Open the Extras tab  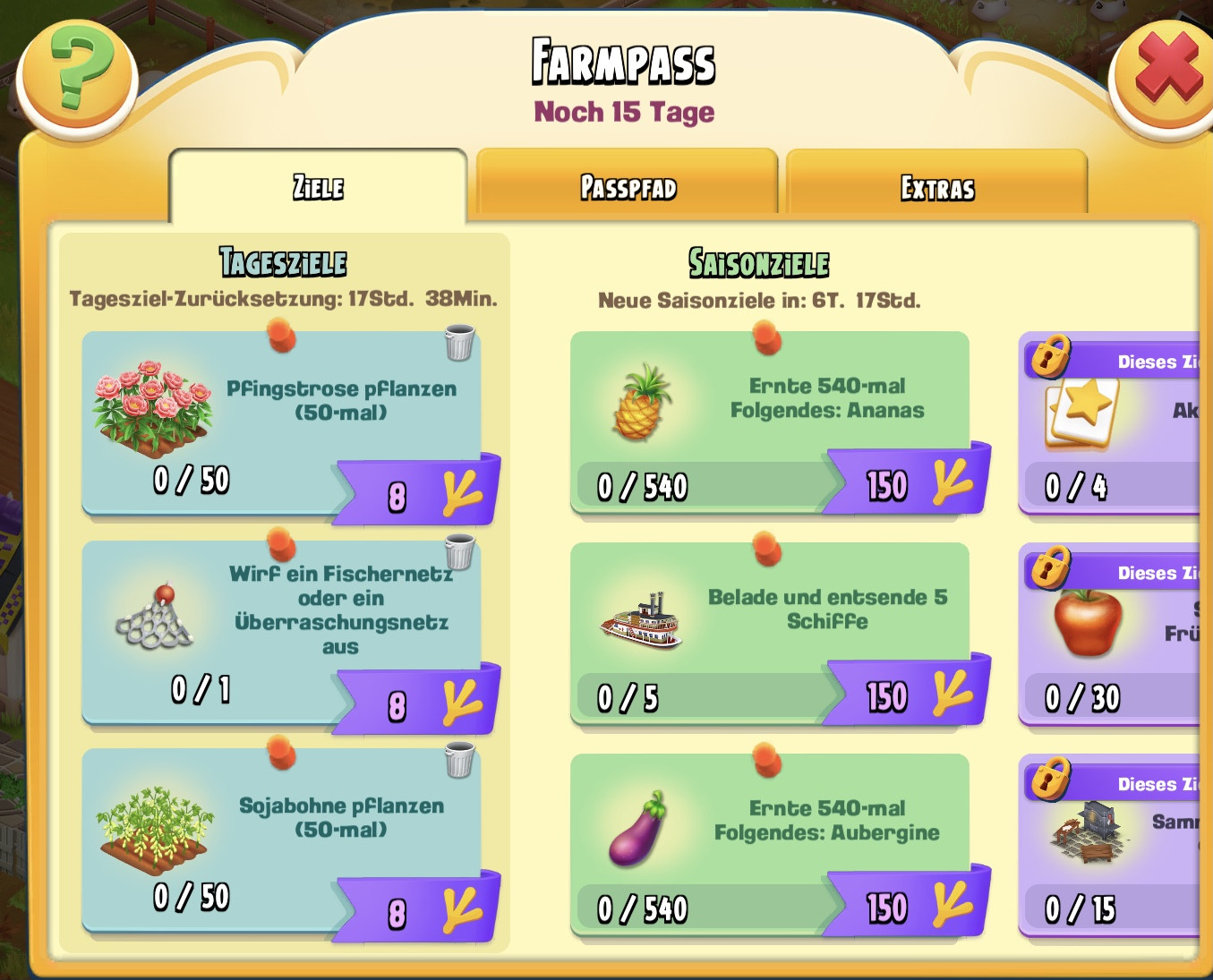pos(936,187)
